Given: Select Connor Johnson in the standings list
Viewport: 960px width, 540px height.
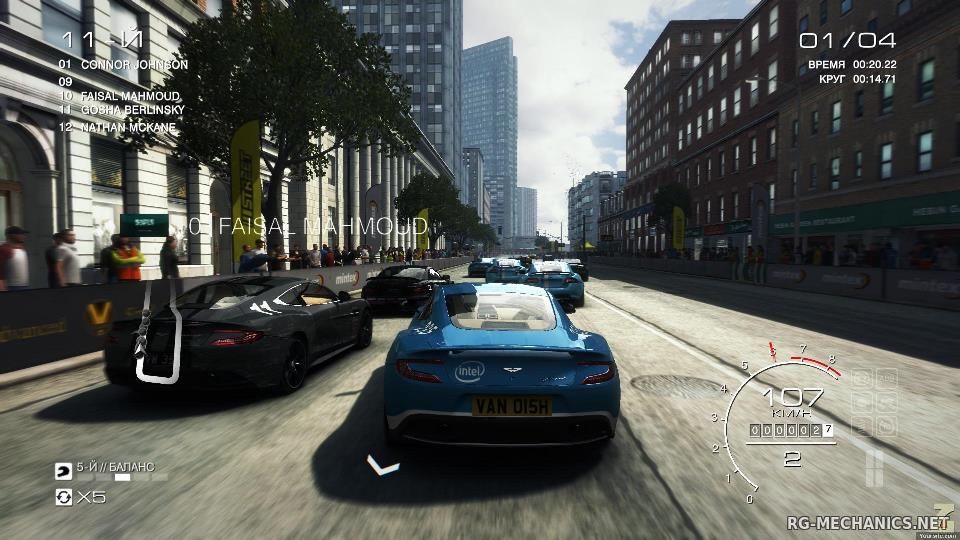Looking at the screenshot, I should 122,65.
